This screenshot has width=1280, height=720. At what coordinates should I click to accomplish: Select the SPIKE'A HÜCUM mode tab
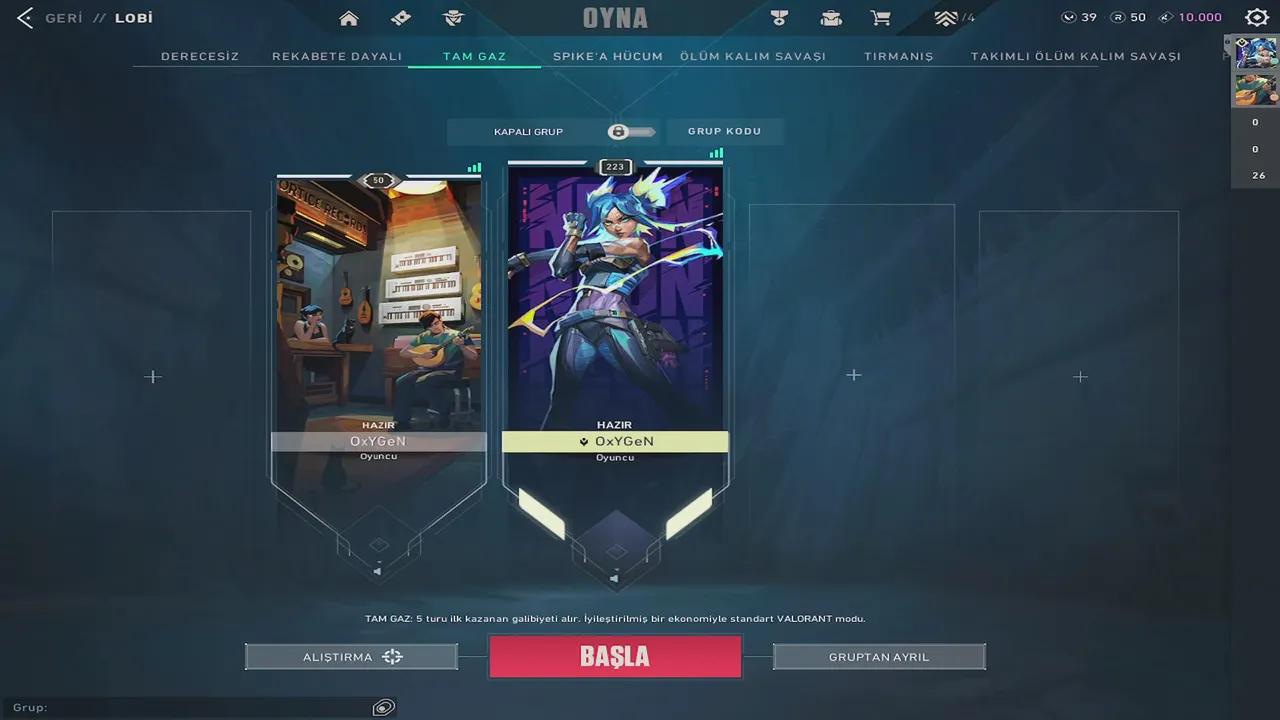tap(607, 56)
